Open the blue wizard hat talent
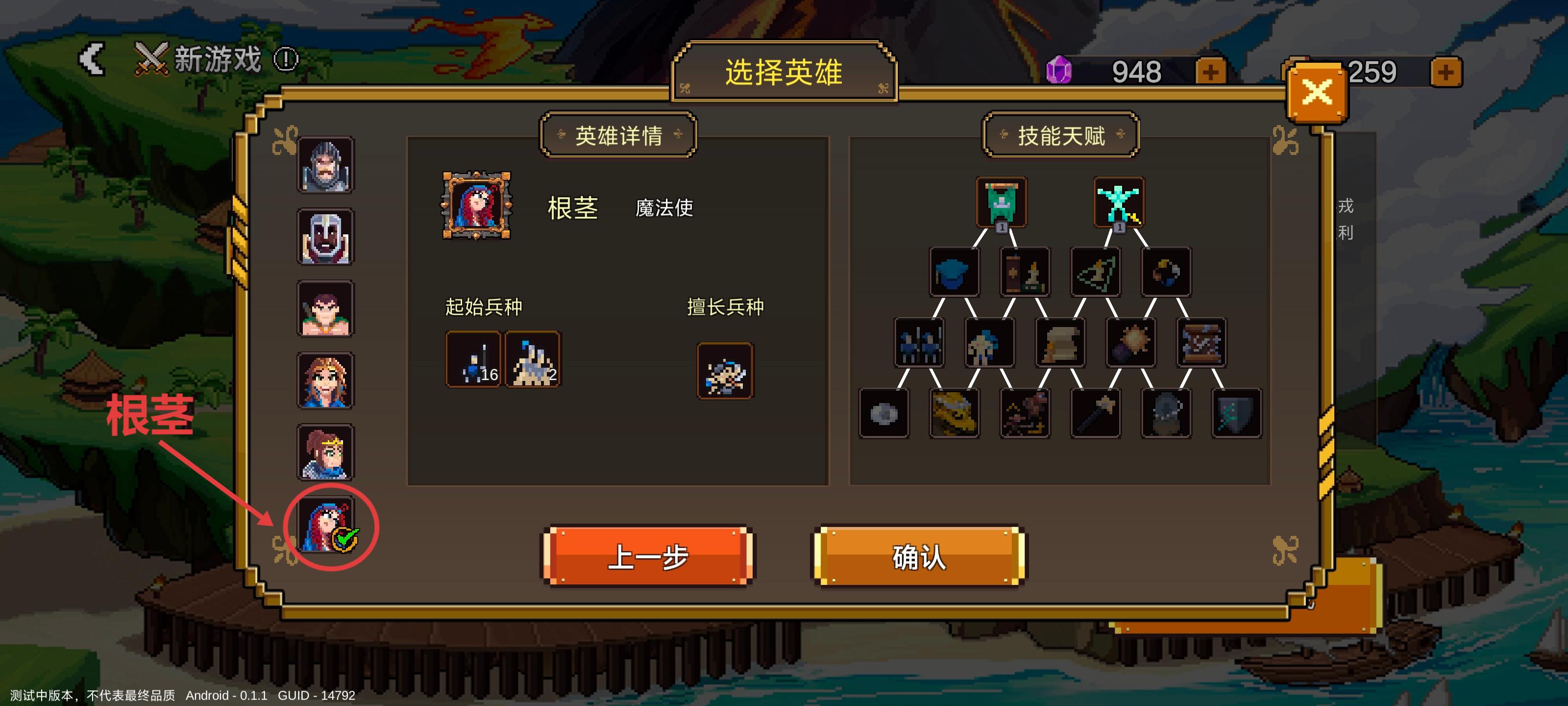This screenshot has height=706, width=1568. [x=955, y=272]
